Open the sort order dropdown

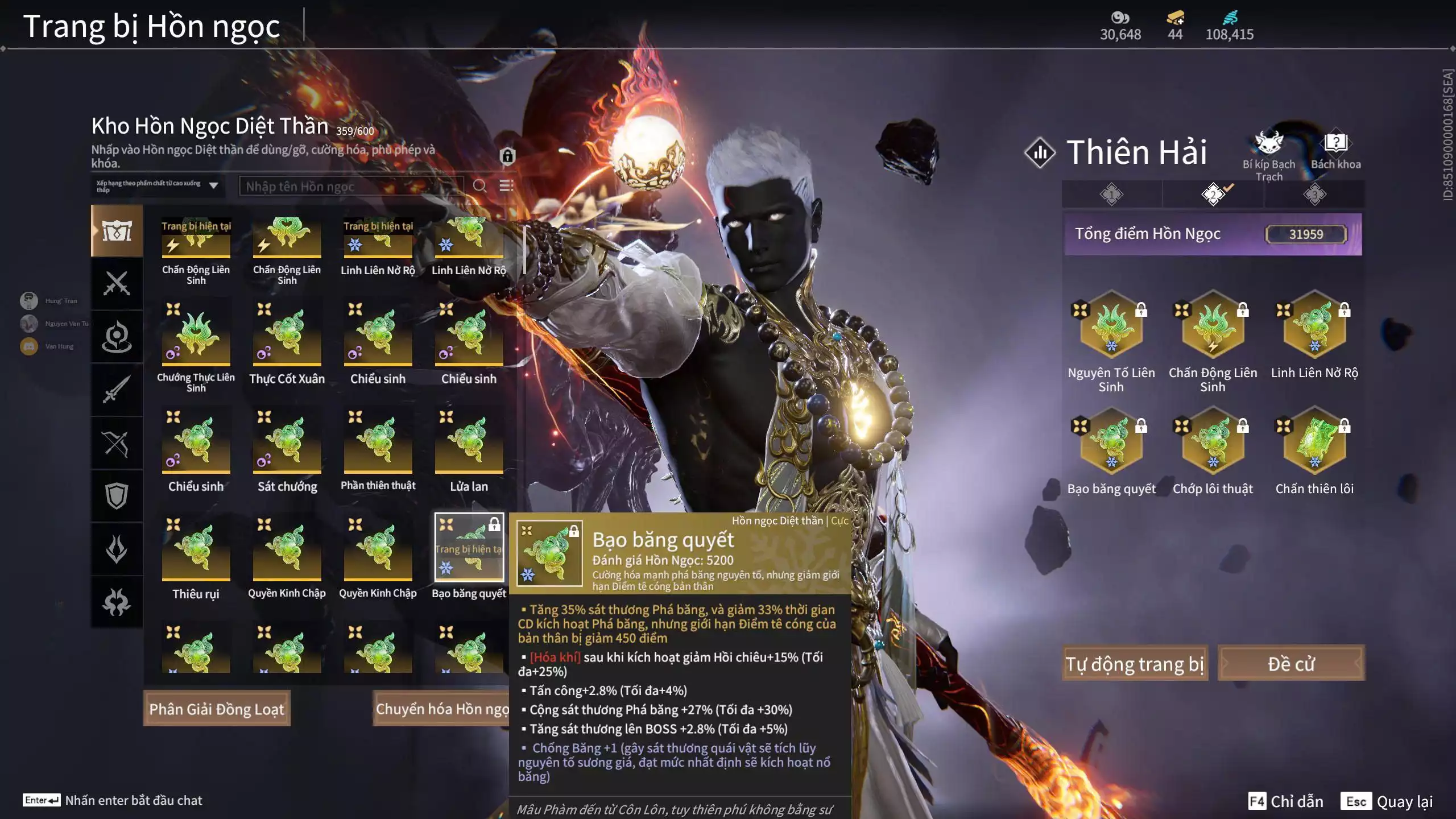pyautogui.click(x=158, y=186)
